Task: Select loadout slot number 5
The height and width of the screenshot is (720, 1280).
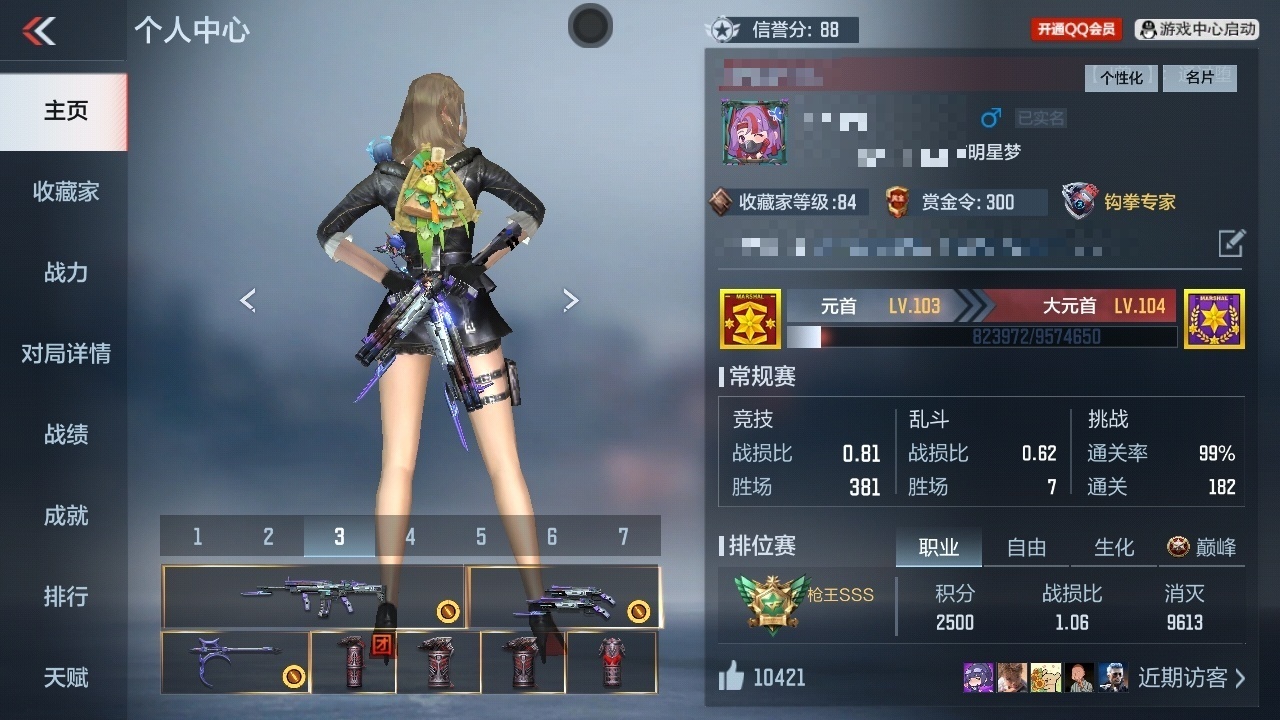Action: click(481, 537)
